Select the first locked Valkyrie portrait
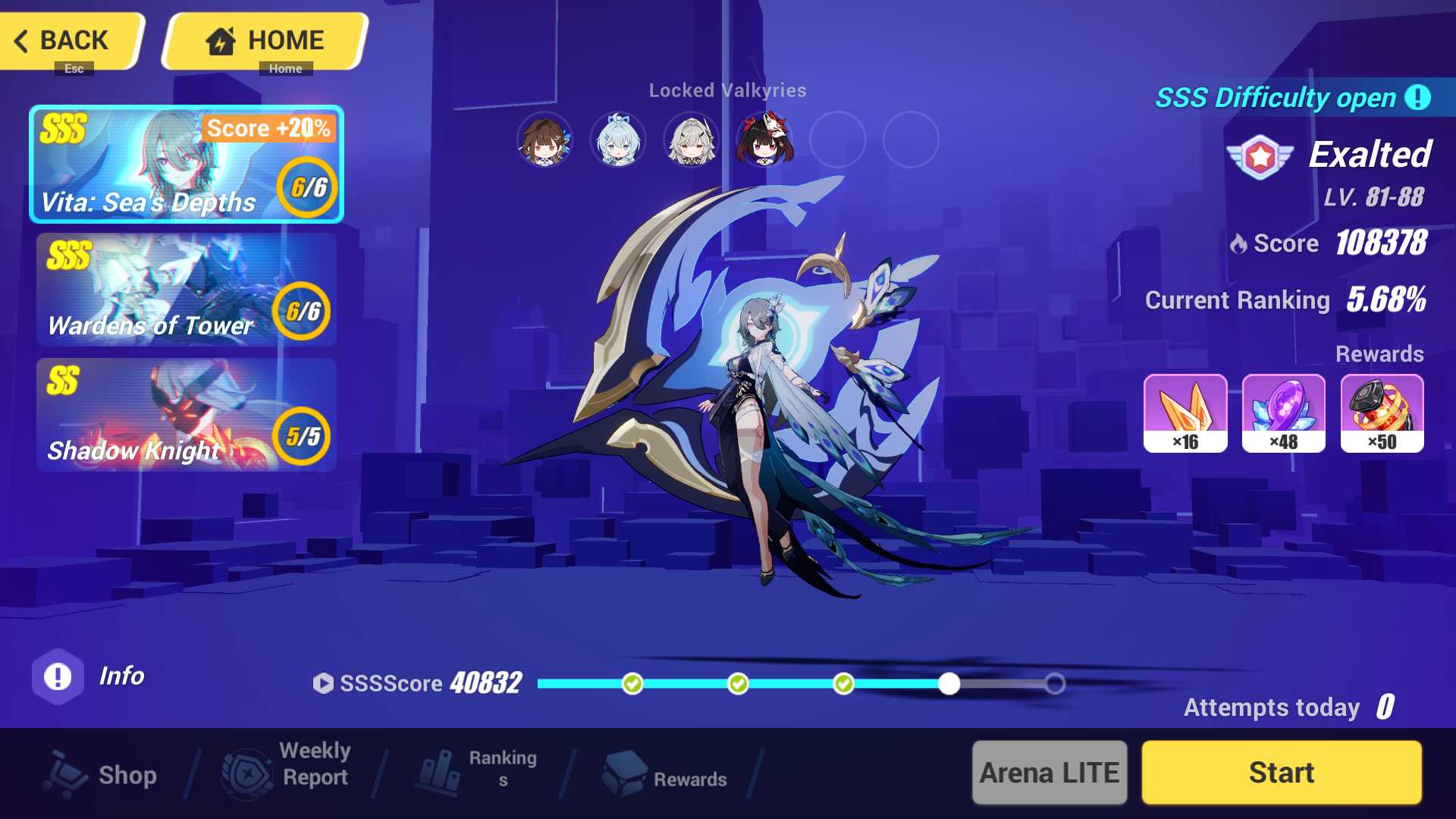 click(544, 140)
